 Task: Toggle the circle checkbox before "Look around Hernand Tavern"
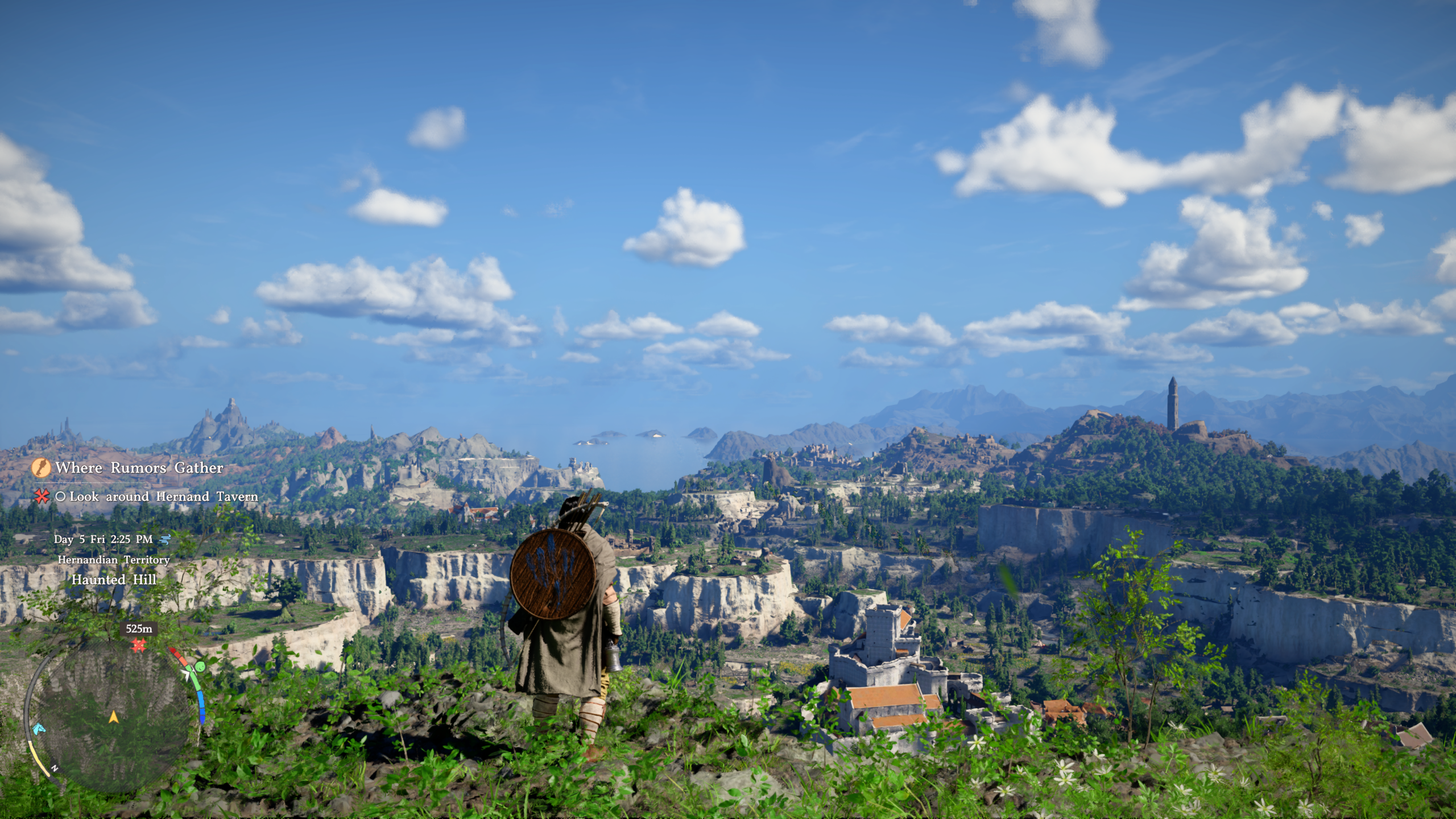pos(60,497)
